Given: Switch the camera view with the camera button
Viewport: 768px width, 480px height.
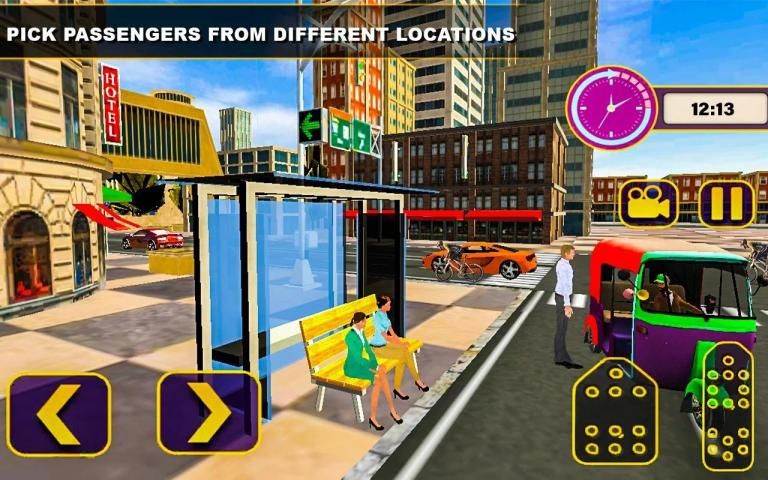Looking at the screenshot, I should pos(648,203).
